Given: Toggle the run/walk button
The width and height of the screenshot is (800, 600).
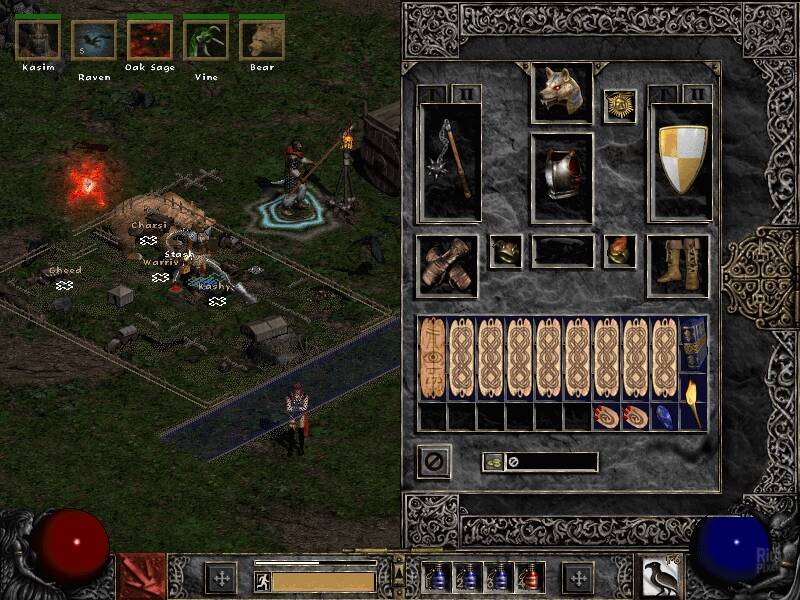Looking at the screenshot, I should click(261, 580).
